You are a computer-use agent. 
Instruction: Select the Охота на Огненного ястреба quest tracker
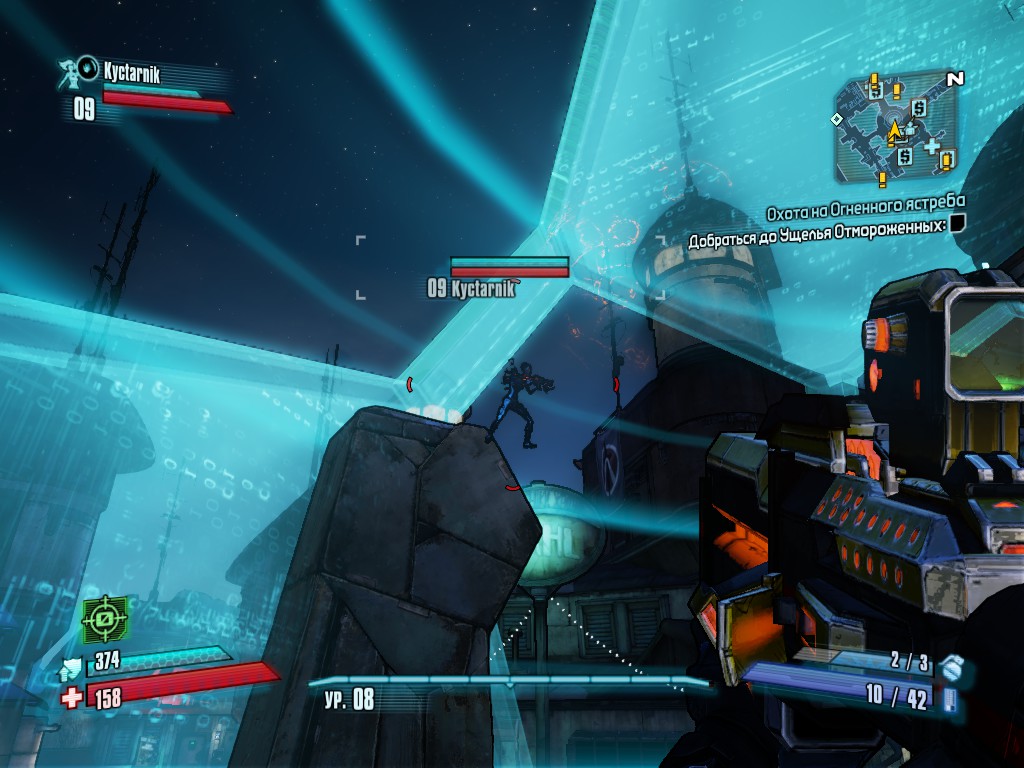pos(865,213)
